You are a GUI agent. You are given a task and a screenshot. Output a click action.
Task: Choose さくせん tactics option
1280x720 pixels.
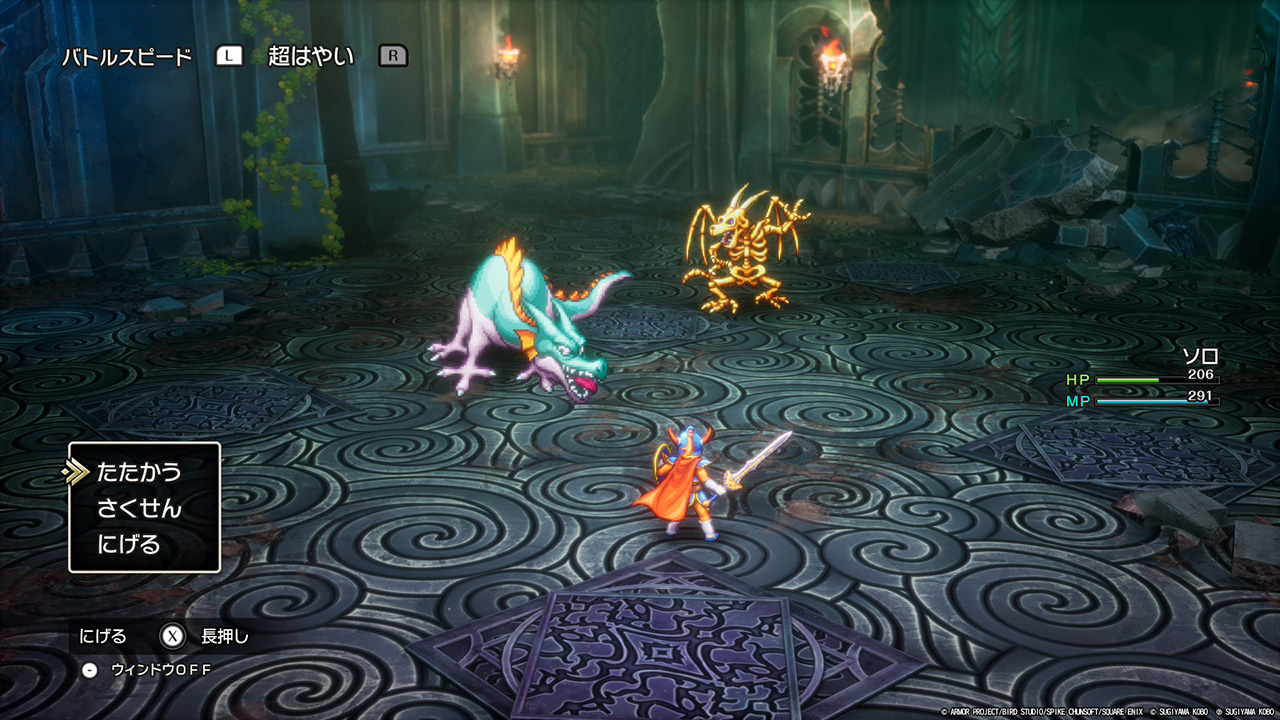click(139, 508)
